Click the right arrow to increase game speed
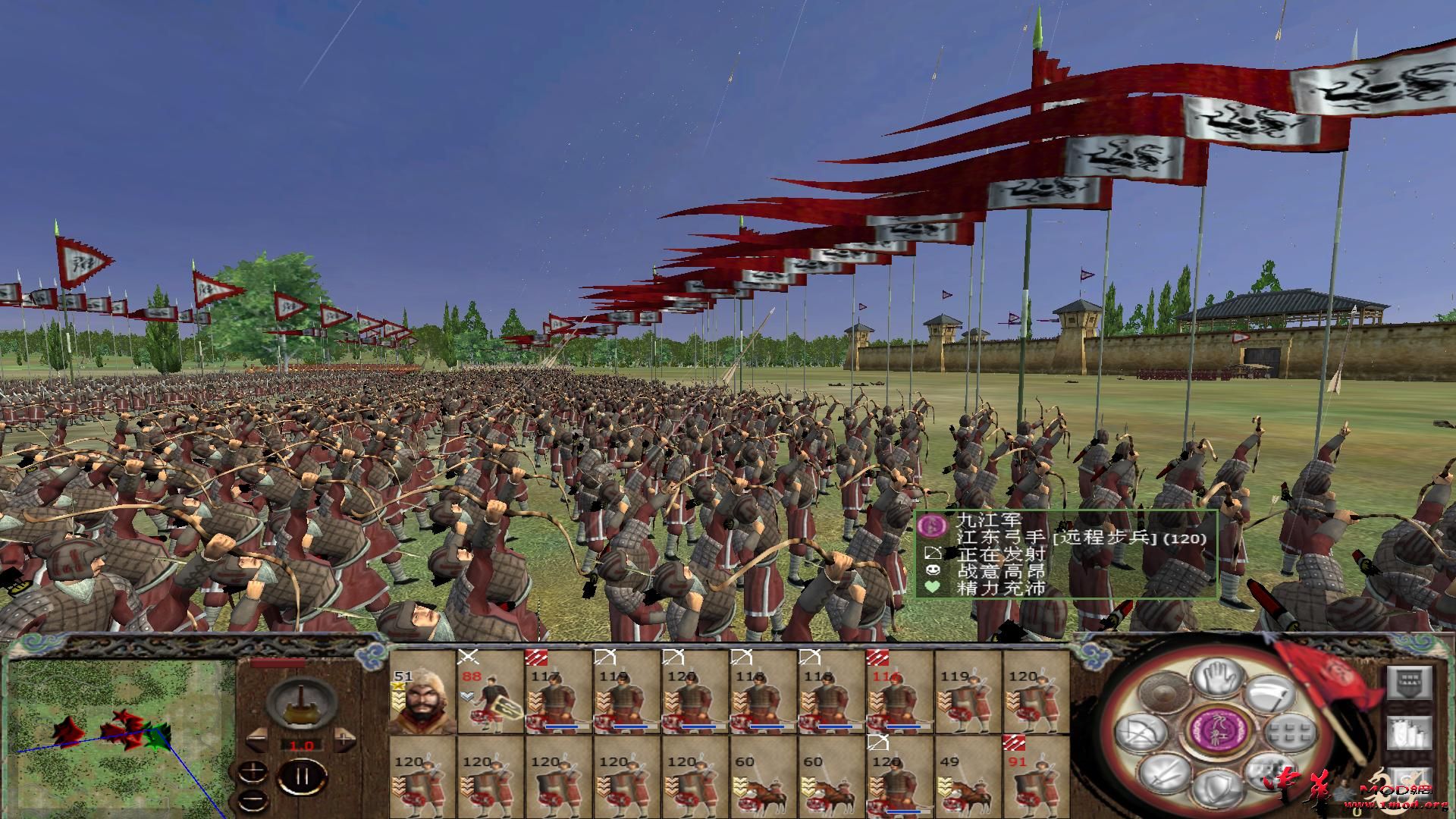1456x819 pixels. pos(343,739)
